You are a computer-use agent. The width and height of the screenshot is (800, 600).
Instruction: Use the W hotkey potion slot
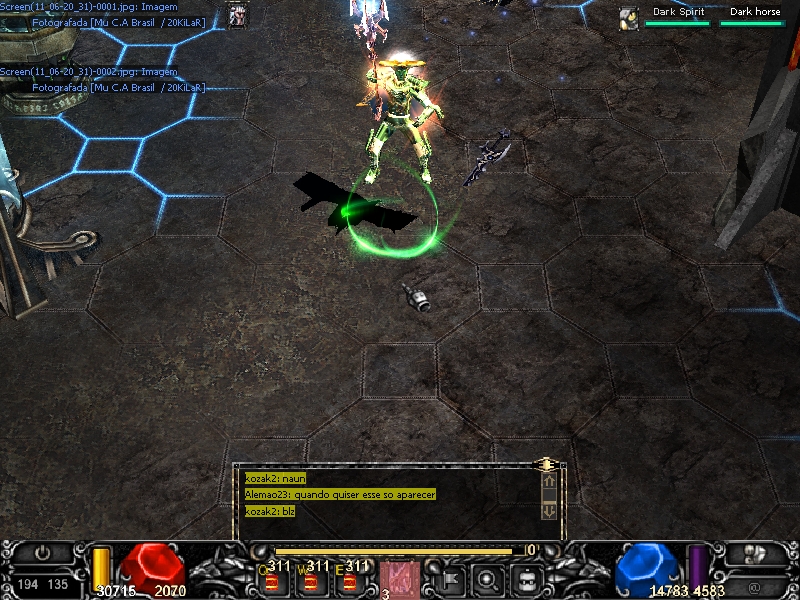(311, 579)
